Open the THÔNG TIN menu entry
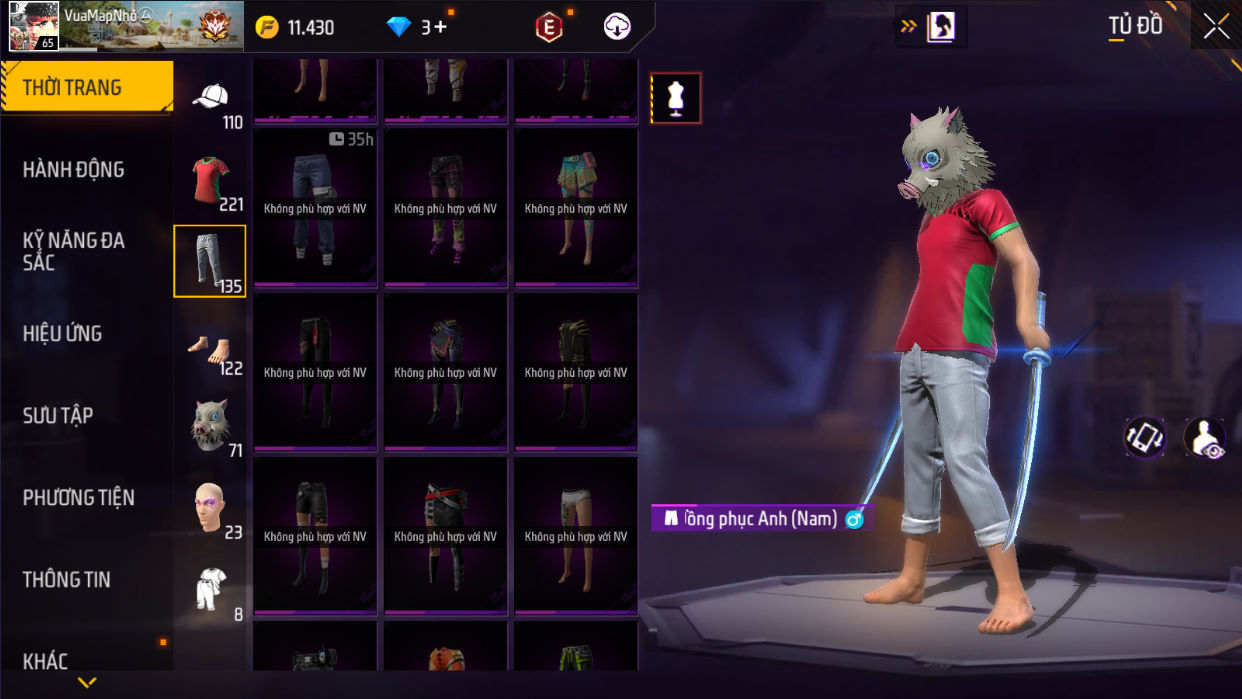1242x699 pixels. (x=67, y=580)
